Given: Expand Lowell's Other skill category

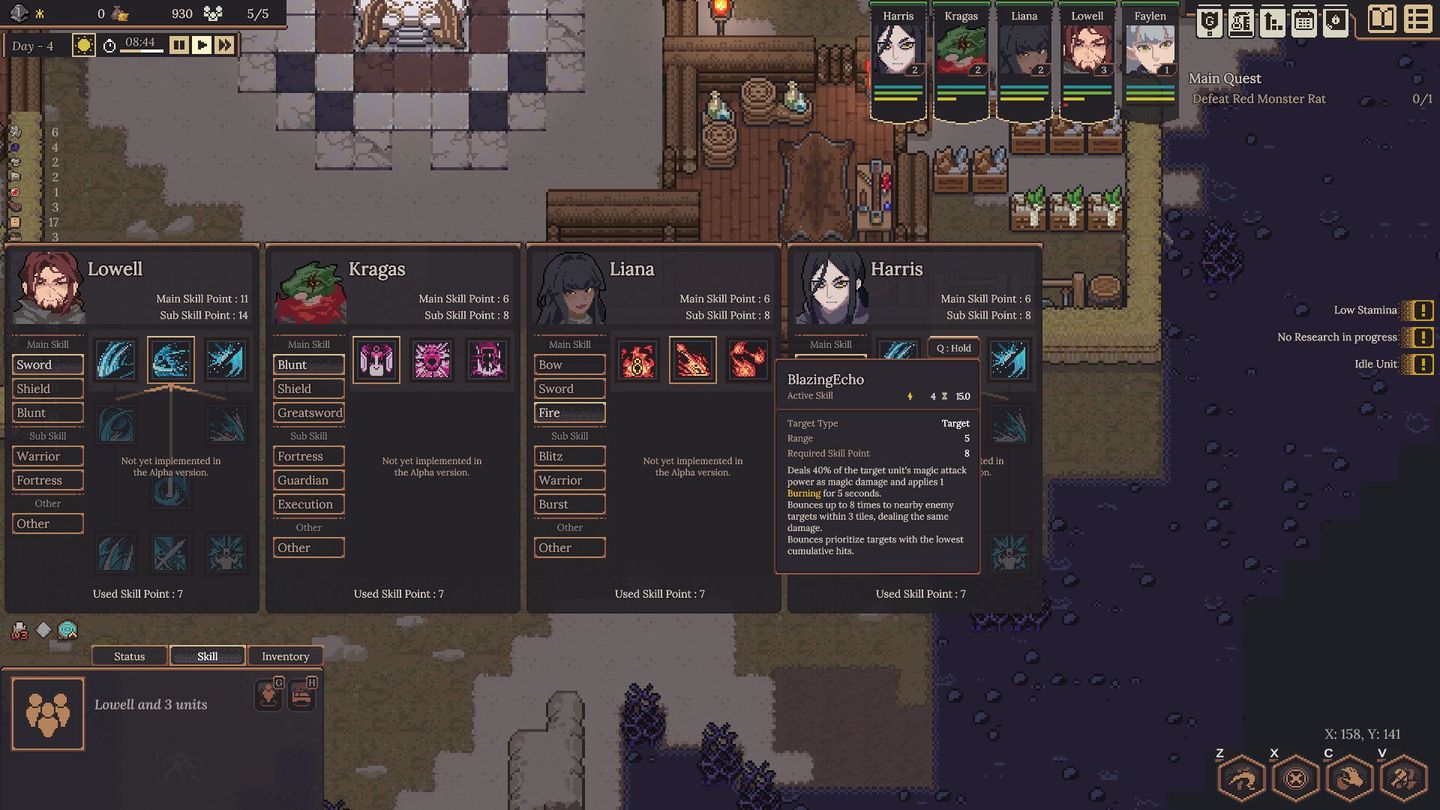Looking at the screenshot, I should (46, 523).
